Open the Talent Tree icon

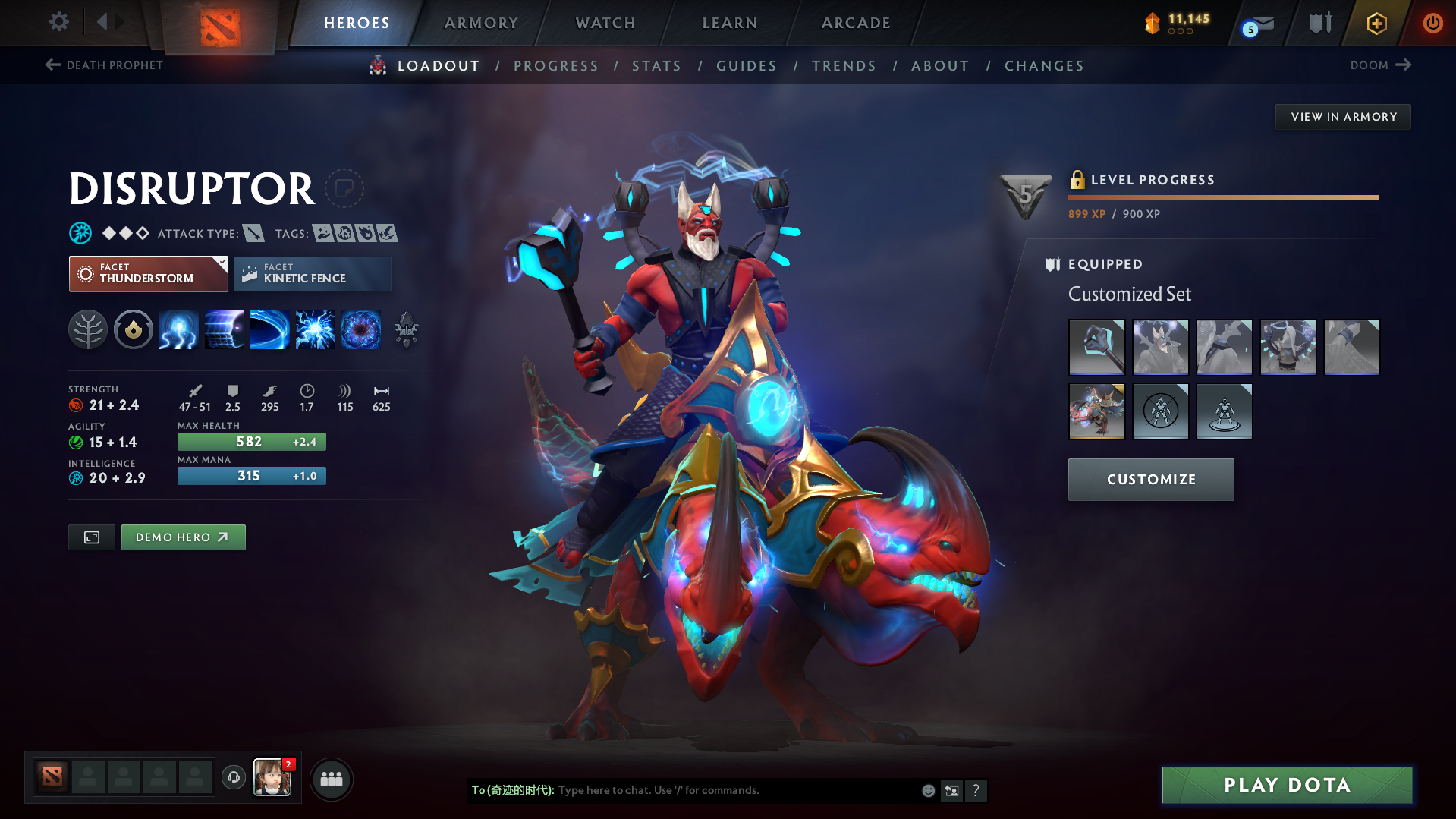point(88,329)
